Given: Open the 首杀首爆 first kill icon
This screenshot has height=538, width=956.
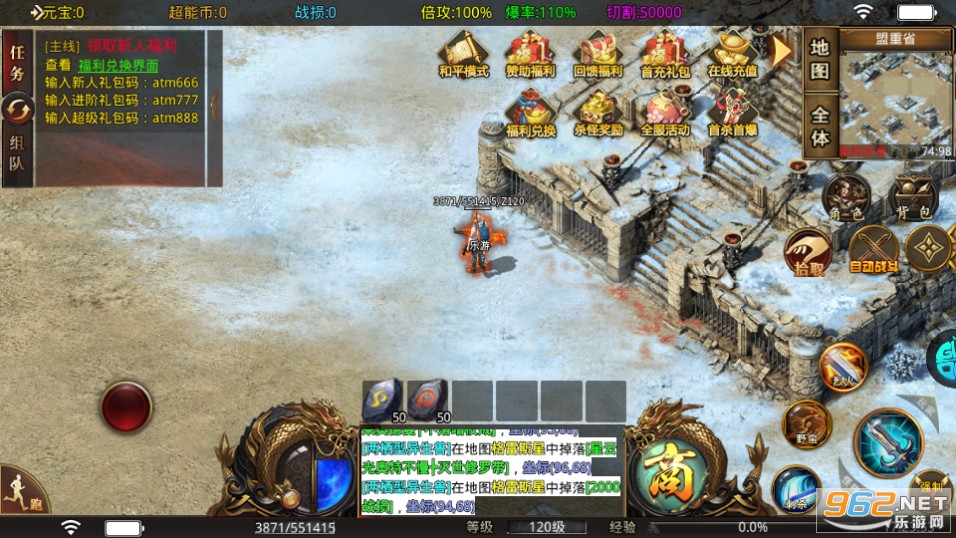Looking at the screenshot, I should click(x=733, y=112).
